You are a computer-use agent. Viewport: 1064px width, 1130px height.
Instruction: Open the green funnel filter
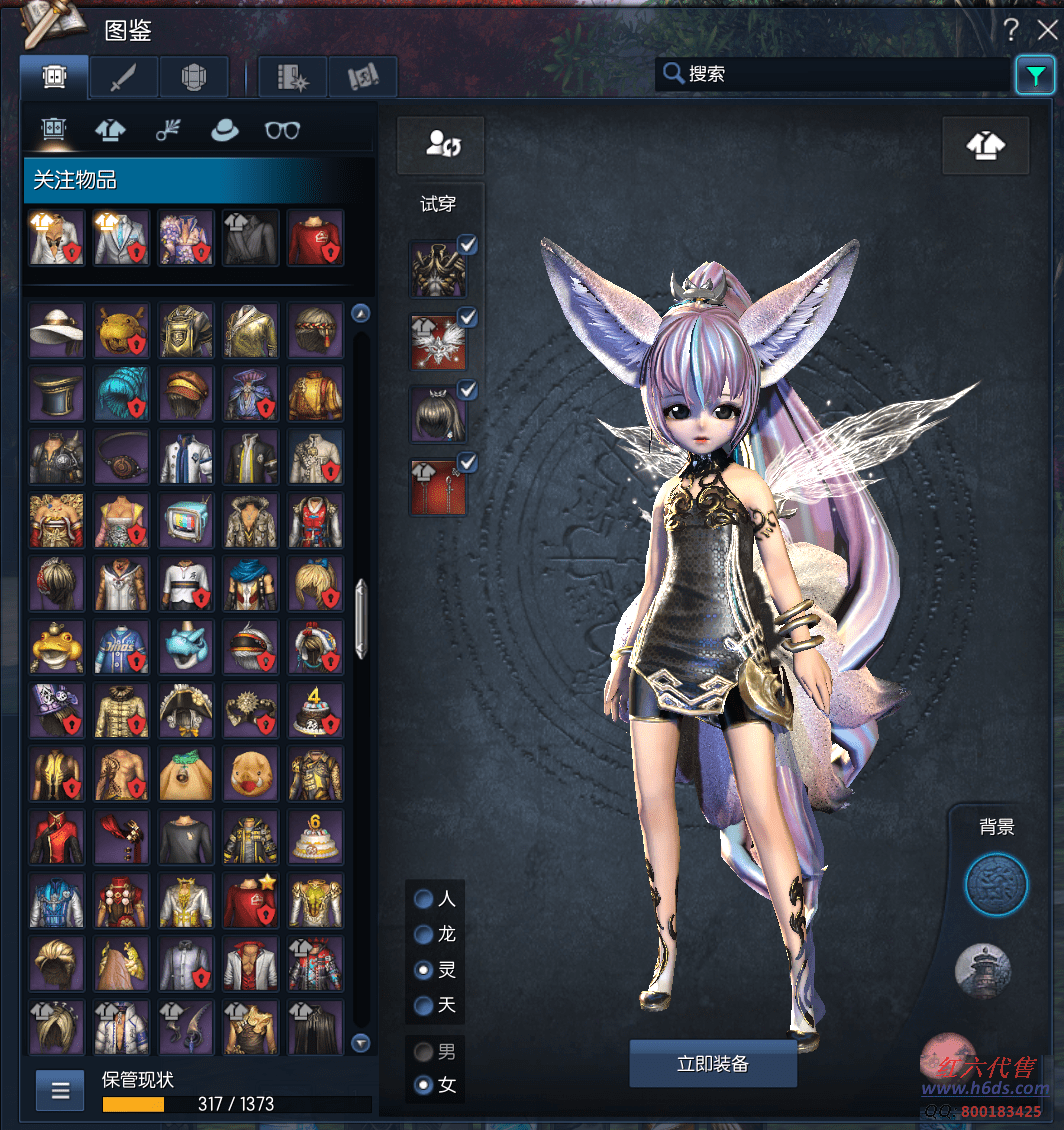click(1035, 75)
